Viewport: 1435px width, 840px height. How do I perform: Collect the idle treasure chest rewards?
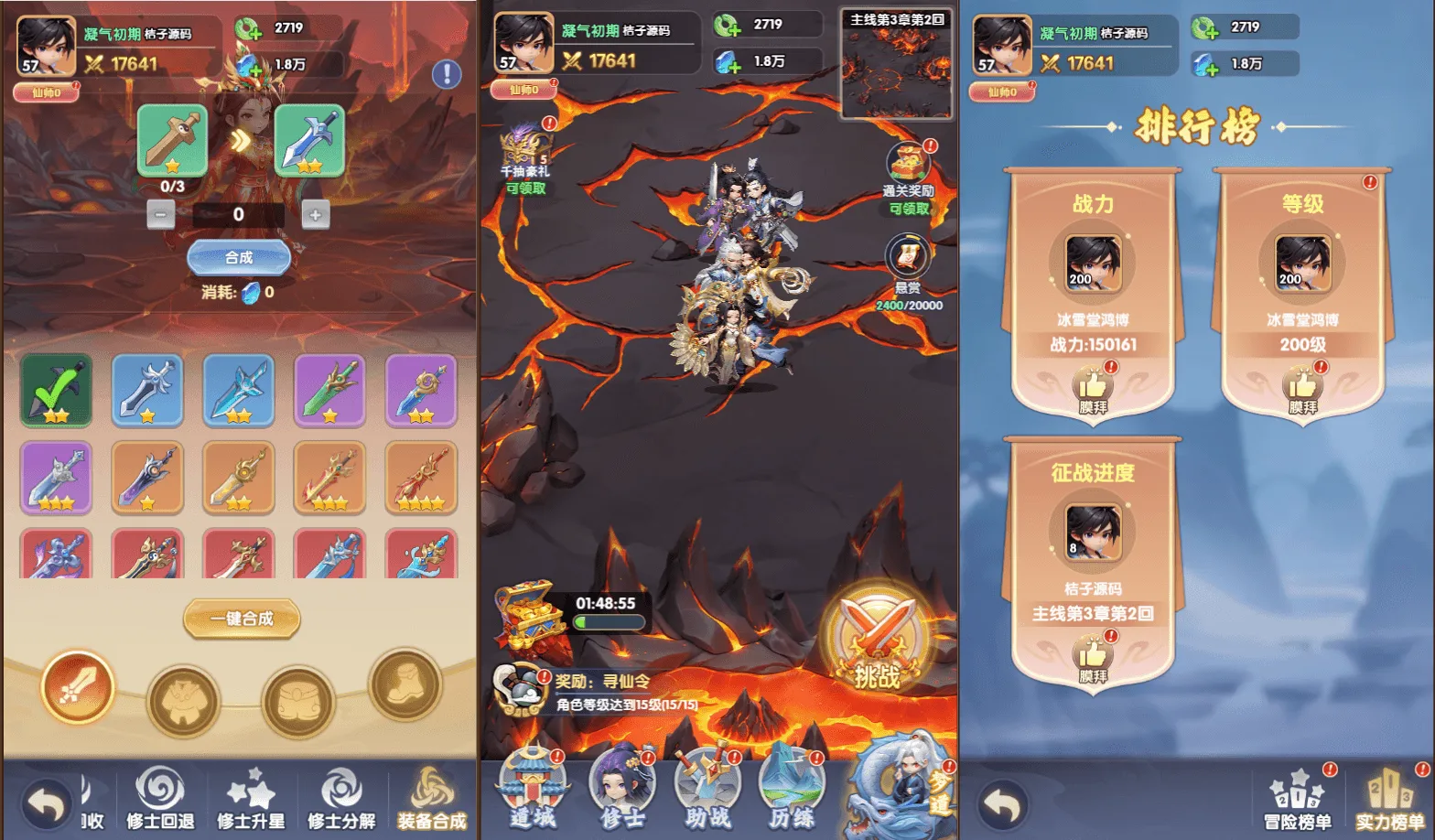click(x=530, y=618)
